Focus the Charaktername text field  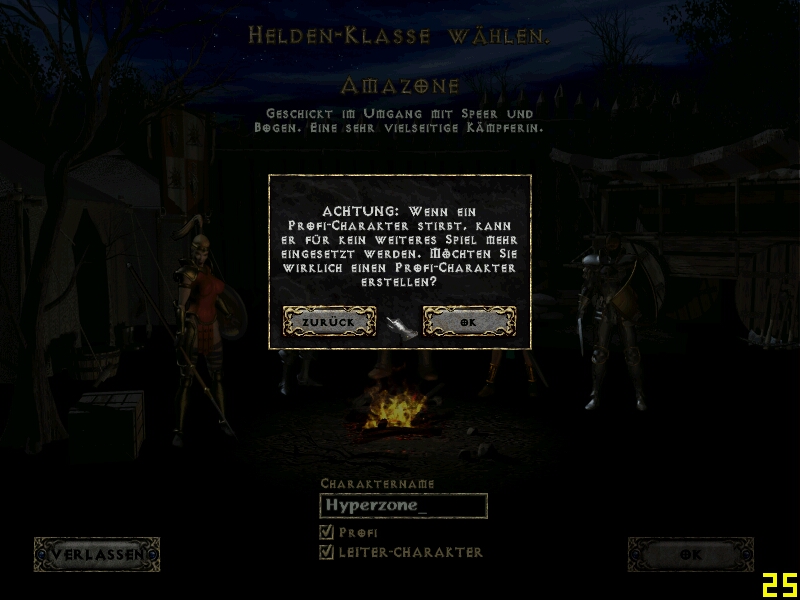point(403,506)
